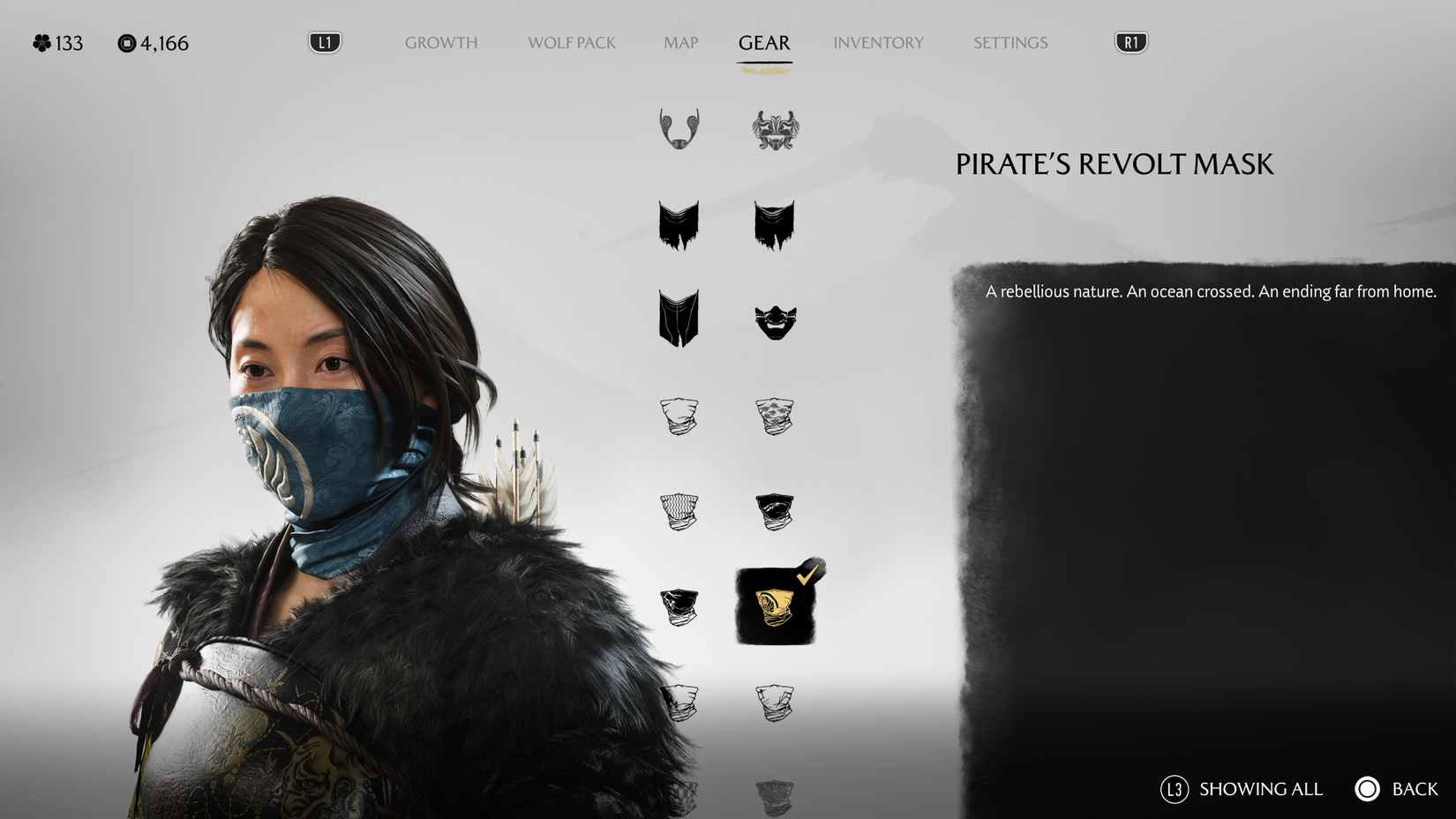Image resolution: width=1456 pixels, height=819 pixels.
Task: Select the chainmail-textured neck wrap
Action: tap(679, 510)
